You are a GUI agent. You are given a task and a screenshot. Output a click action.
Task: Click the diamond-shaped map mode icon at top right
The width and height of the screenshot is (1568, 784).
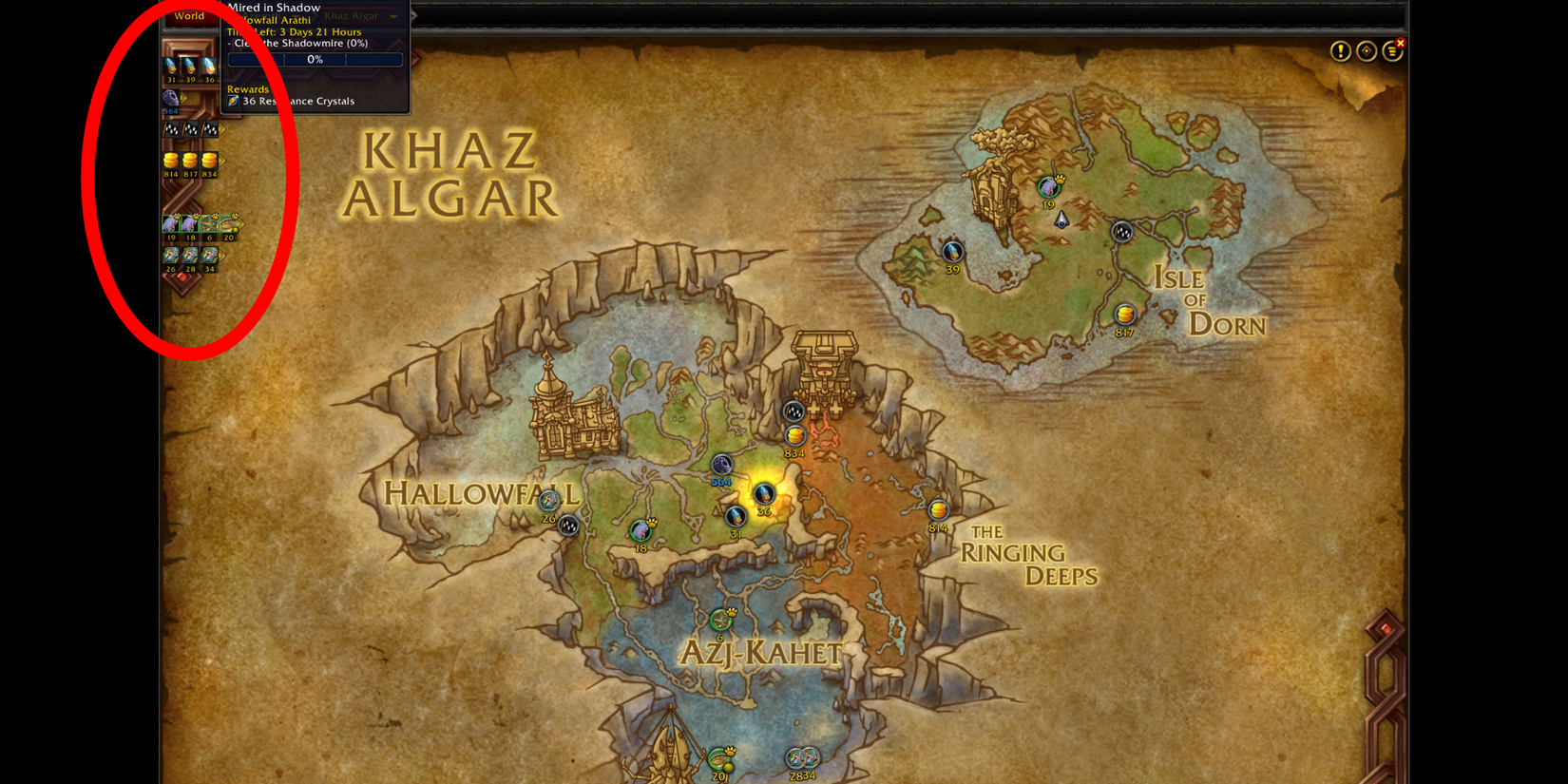[1366, 50]
